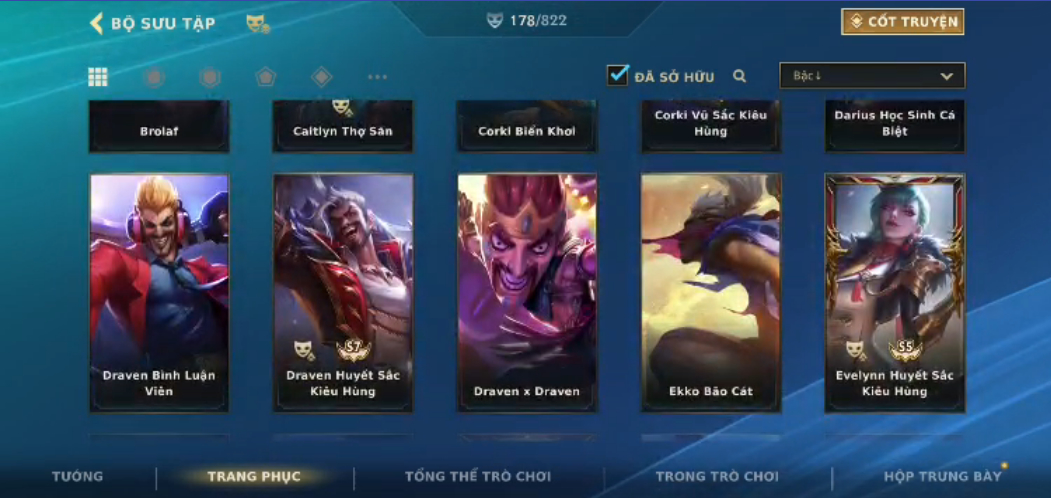The image size is (1051, 498).
Task: Go back to Bộ Sưu Tập
Action: (152, 23)
